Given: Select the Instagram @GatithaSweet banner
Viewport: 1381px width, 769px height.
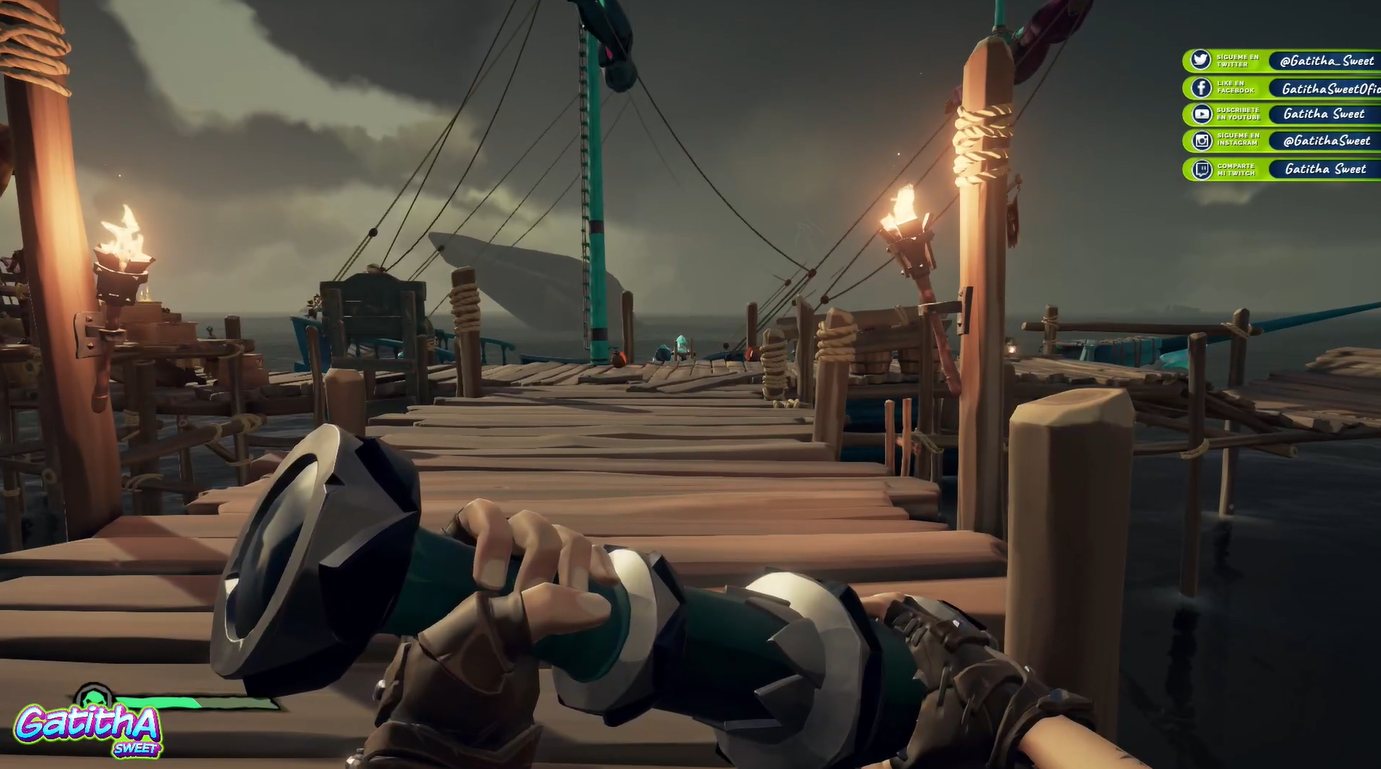Looking at the screenshot, I should click(1281, 141).
